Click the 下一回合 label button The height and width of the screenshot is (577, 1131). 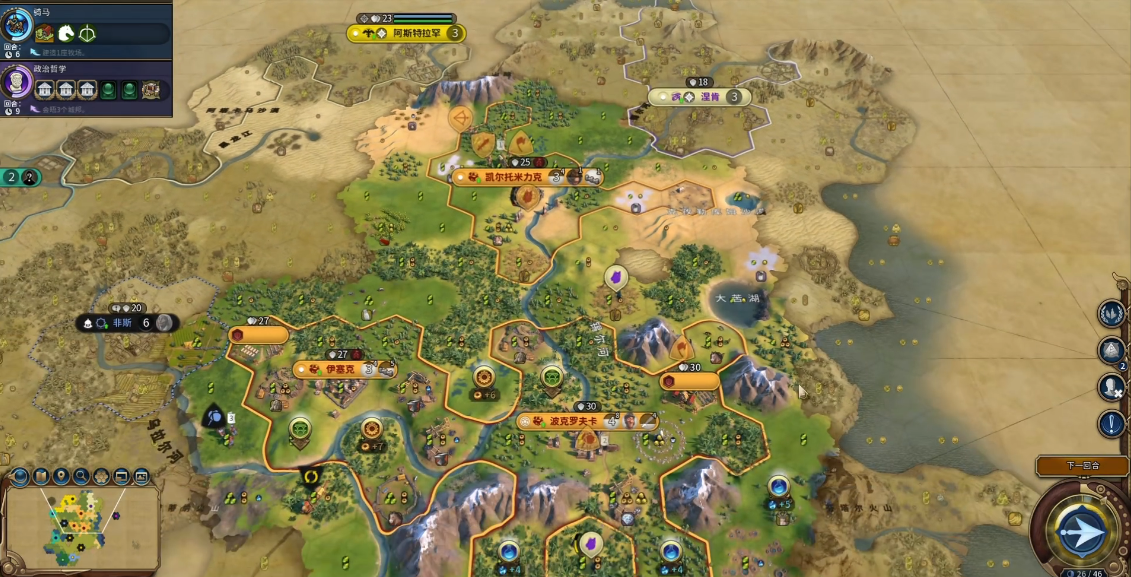point(1082,465)
